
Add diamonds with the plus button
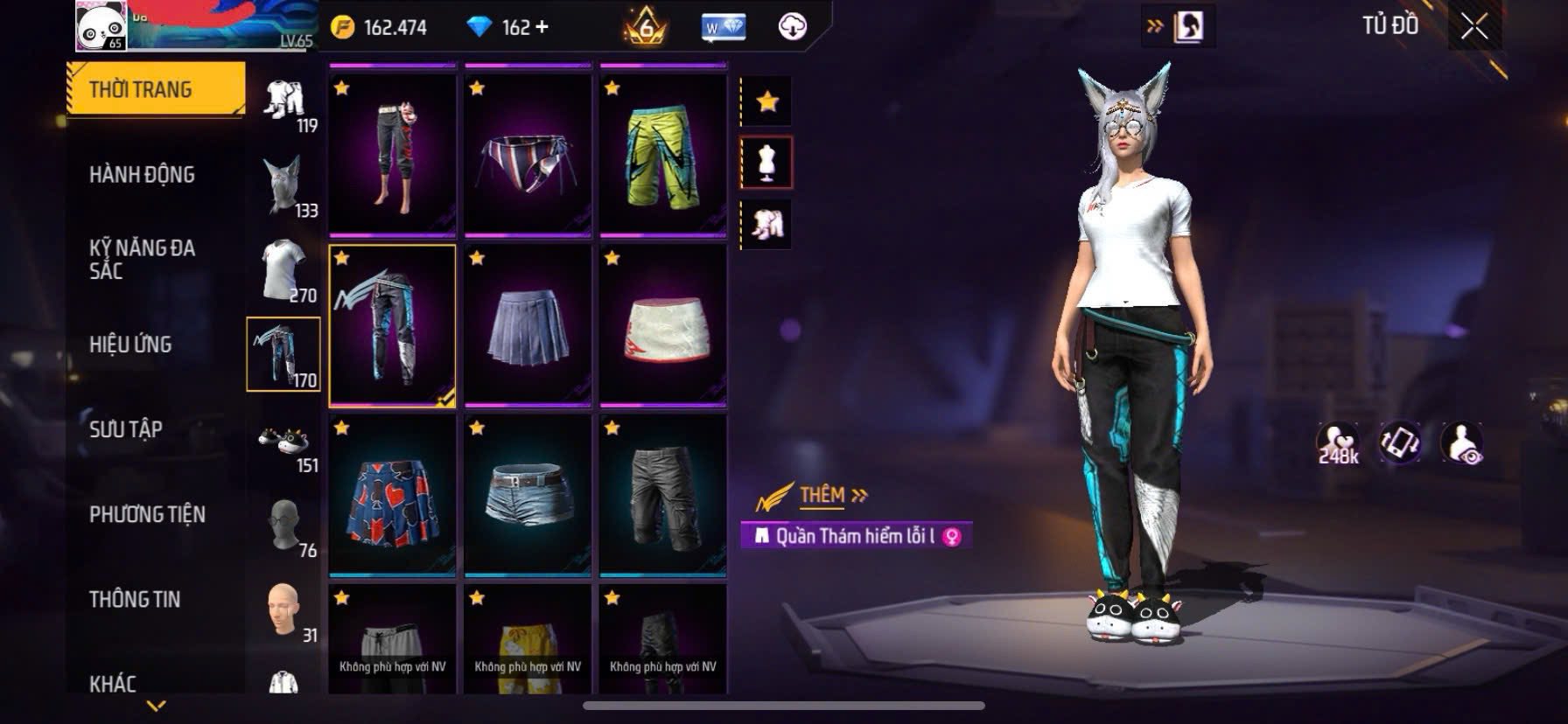pyautogui.click(x=542, y=27)
